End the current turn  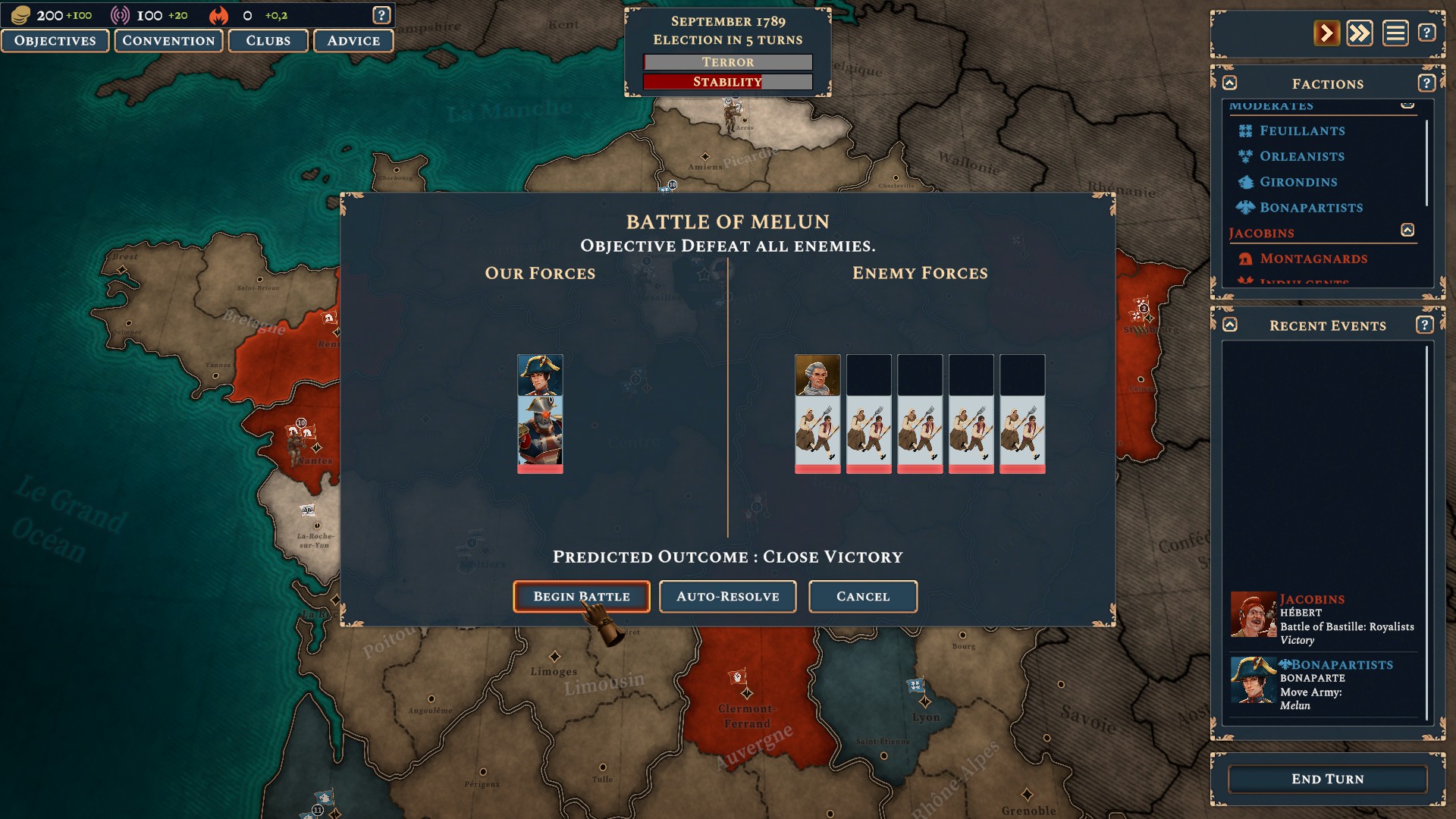[x=1327, y=779]
